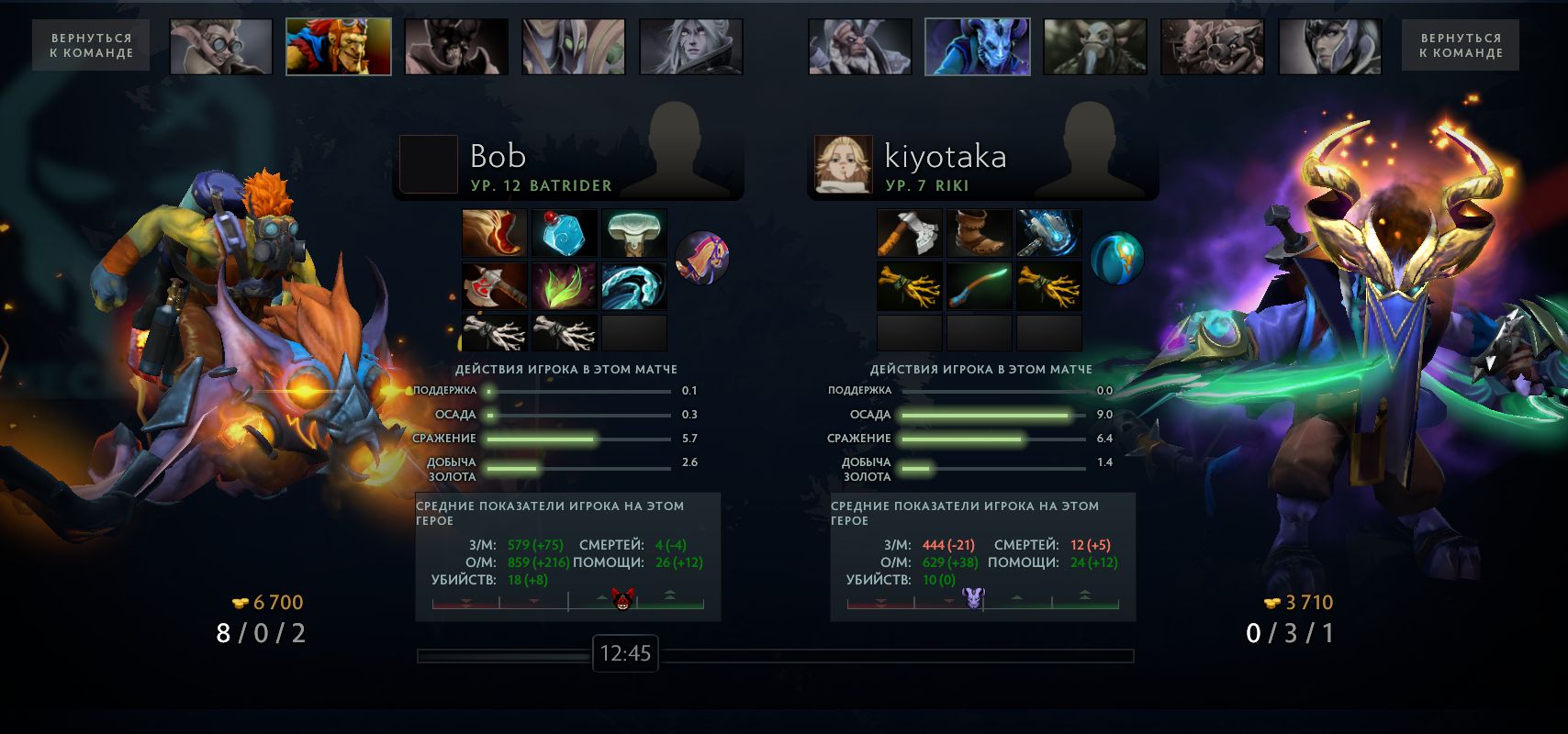Select Bob's Bottle item icon
This screenshot has width=1568, height=734.
pyautogui.click(x=563, y=233)
